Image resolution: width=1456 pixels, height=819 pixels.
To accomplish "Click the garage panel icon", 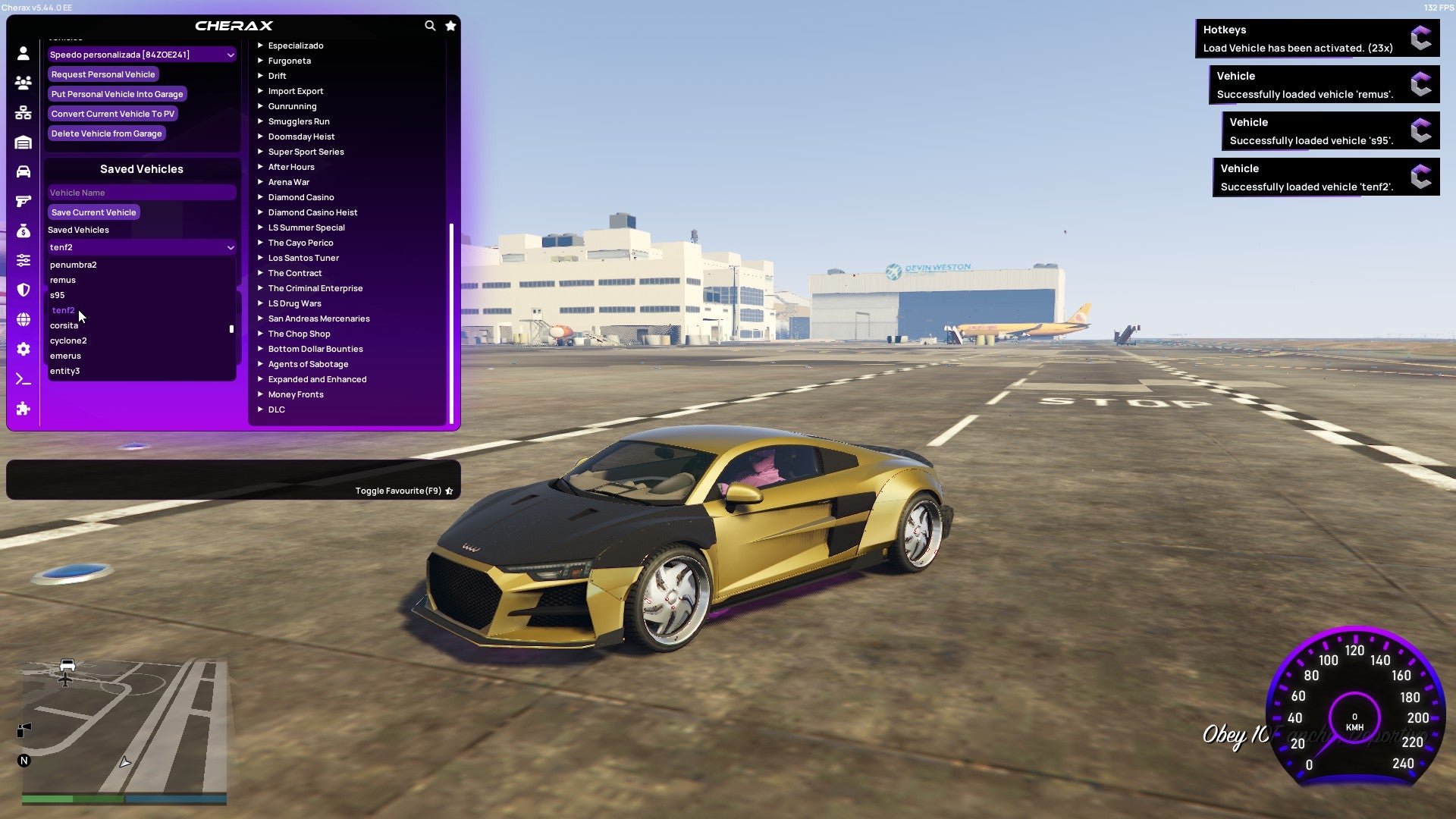I will coord(23,143).
